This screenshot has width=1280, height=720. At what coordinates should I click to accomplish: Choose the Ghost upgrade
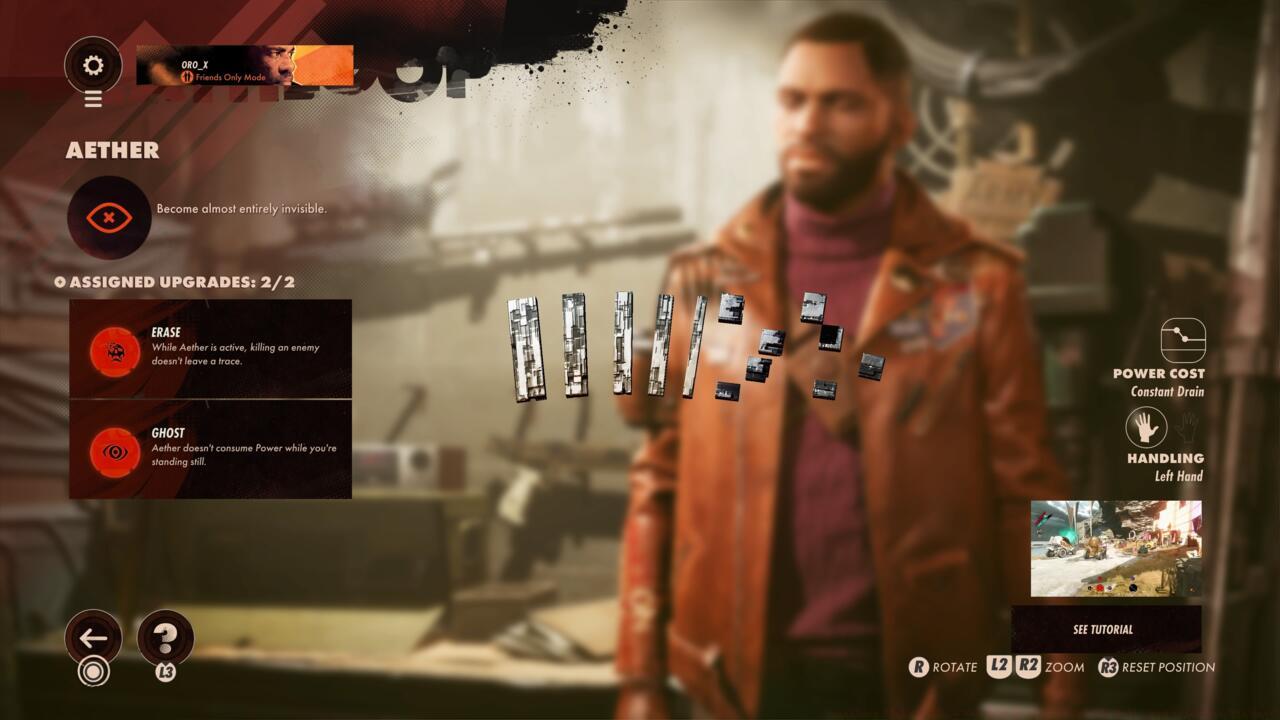click(210, 450)
